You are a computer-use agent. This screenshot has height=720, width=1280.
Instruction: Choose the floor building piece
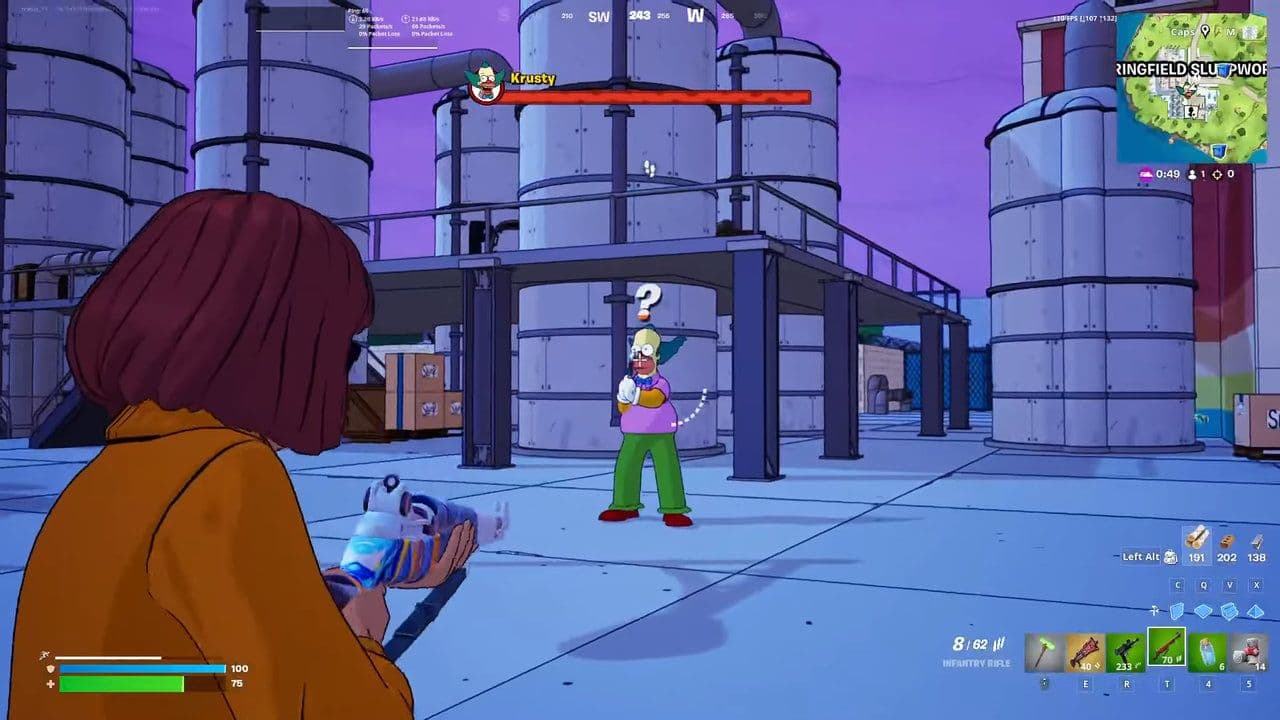click(x=1204, y=611)
